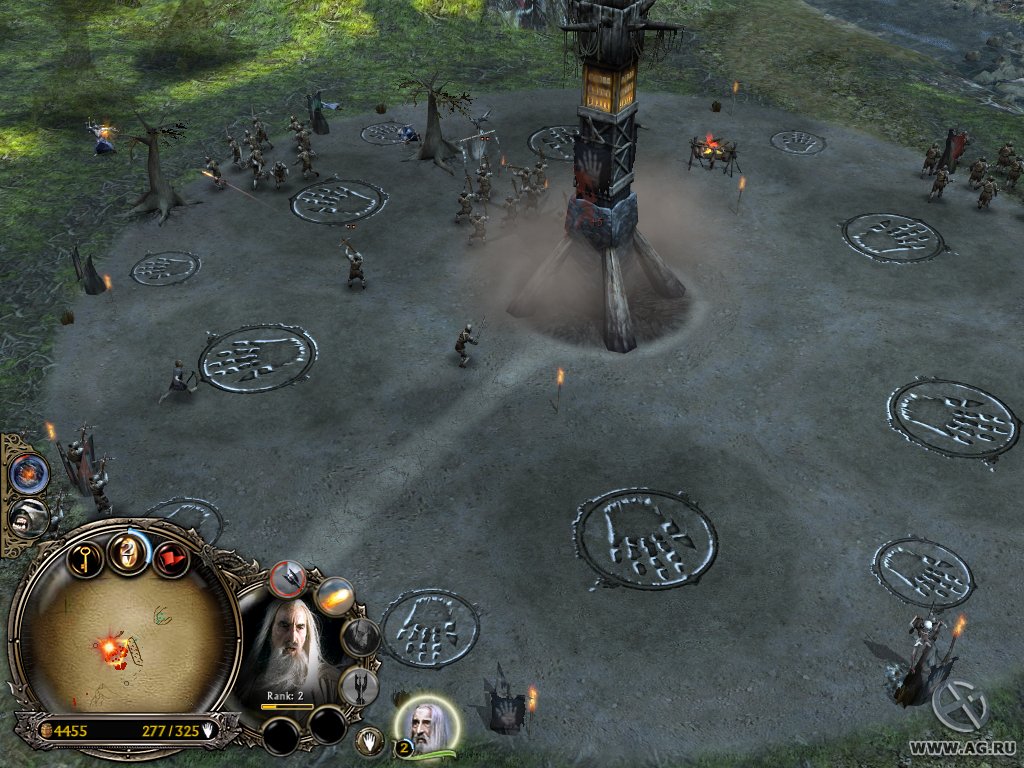Image resolution: width=1024 pixels, height=768 pixels.
Task: Activate the snarling orc power icon
Action: 27,516
